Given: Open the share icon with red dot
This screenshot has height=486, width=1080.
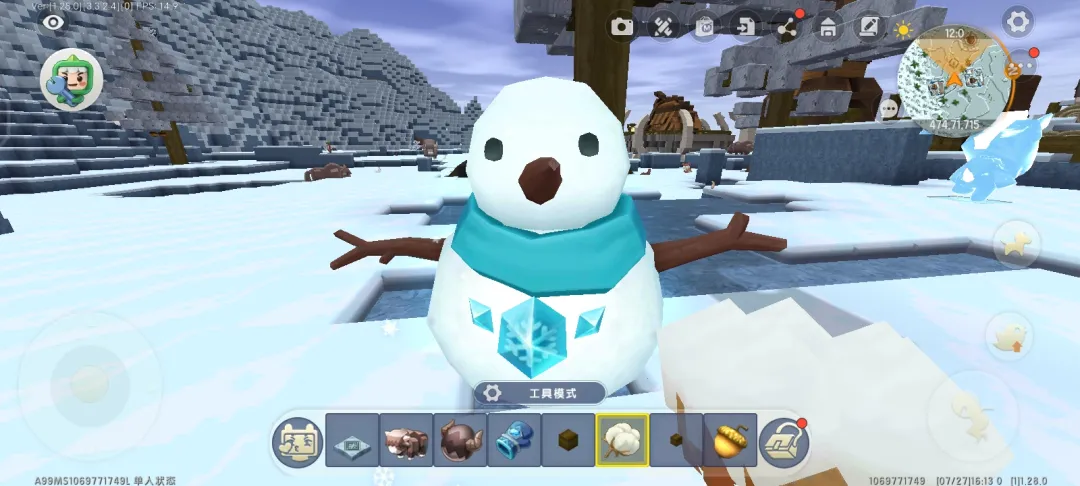Looking at the screenshot, I should pyautogui.click(x=787, y=27).
